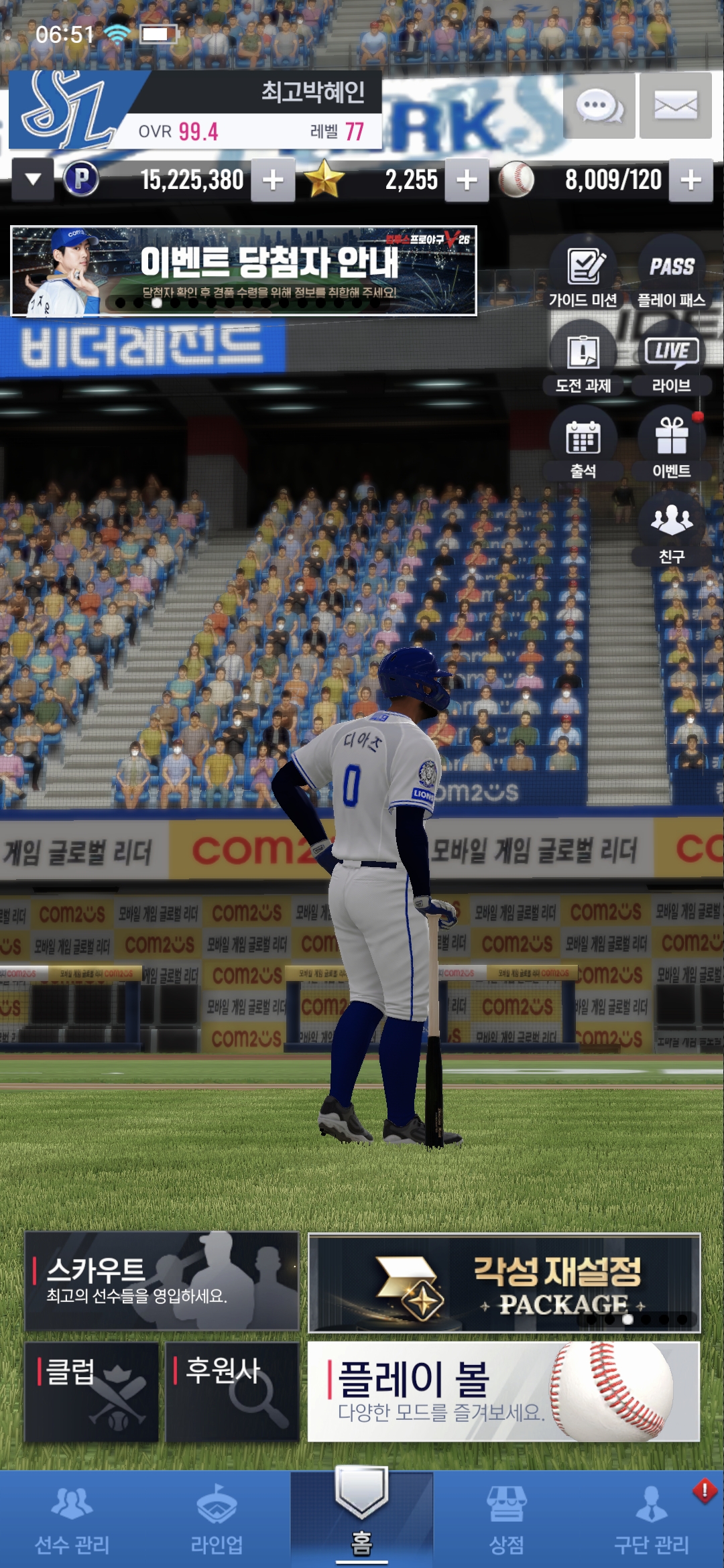The image size is (724, 1568).
Task: Open the mailbox envelope icon
Action: 675,106
